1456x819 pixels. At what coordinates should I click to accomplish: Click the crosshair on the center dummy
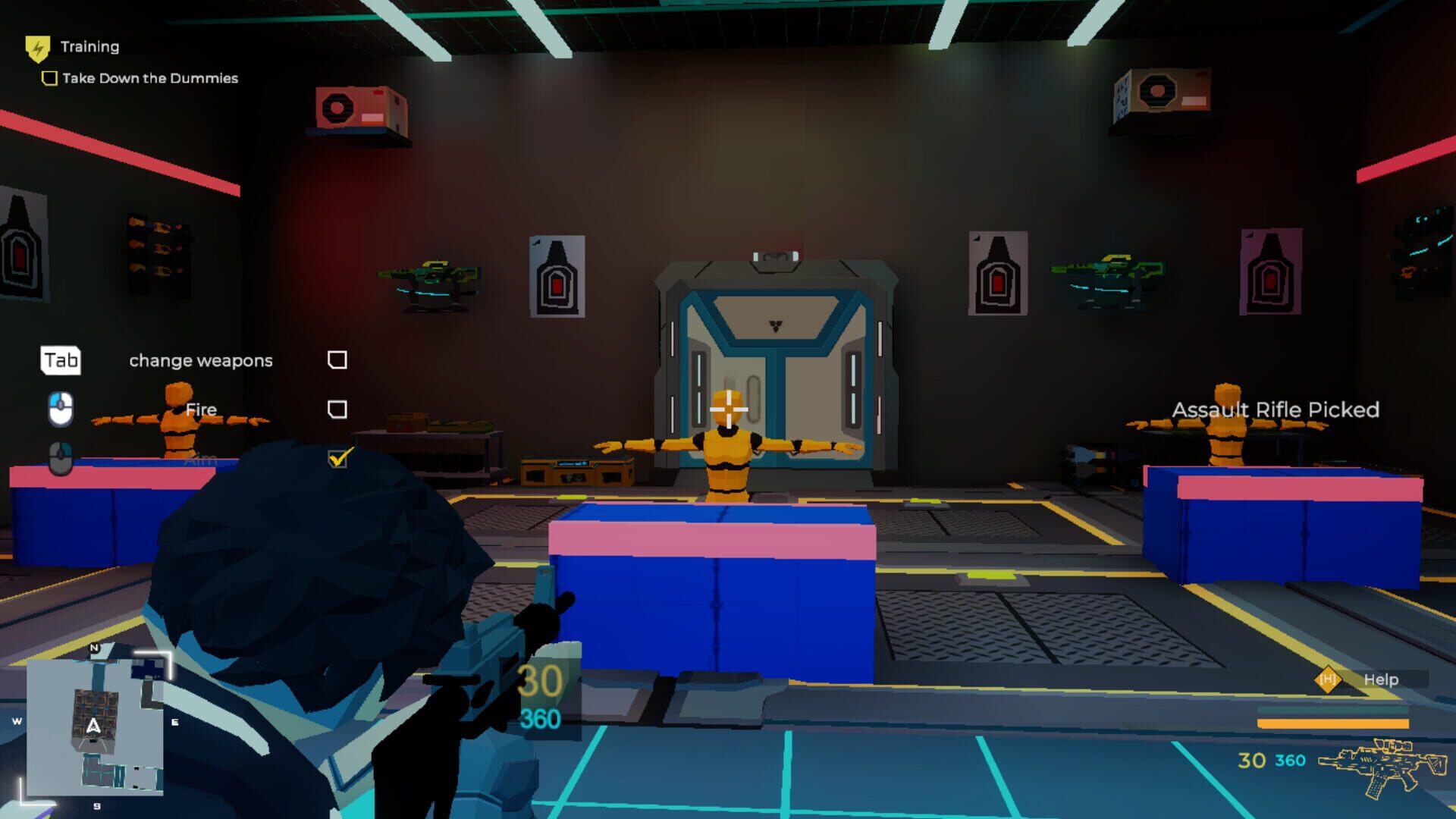[x=727, y=409]
